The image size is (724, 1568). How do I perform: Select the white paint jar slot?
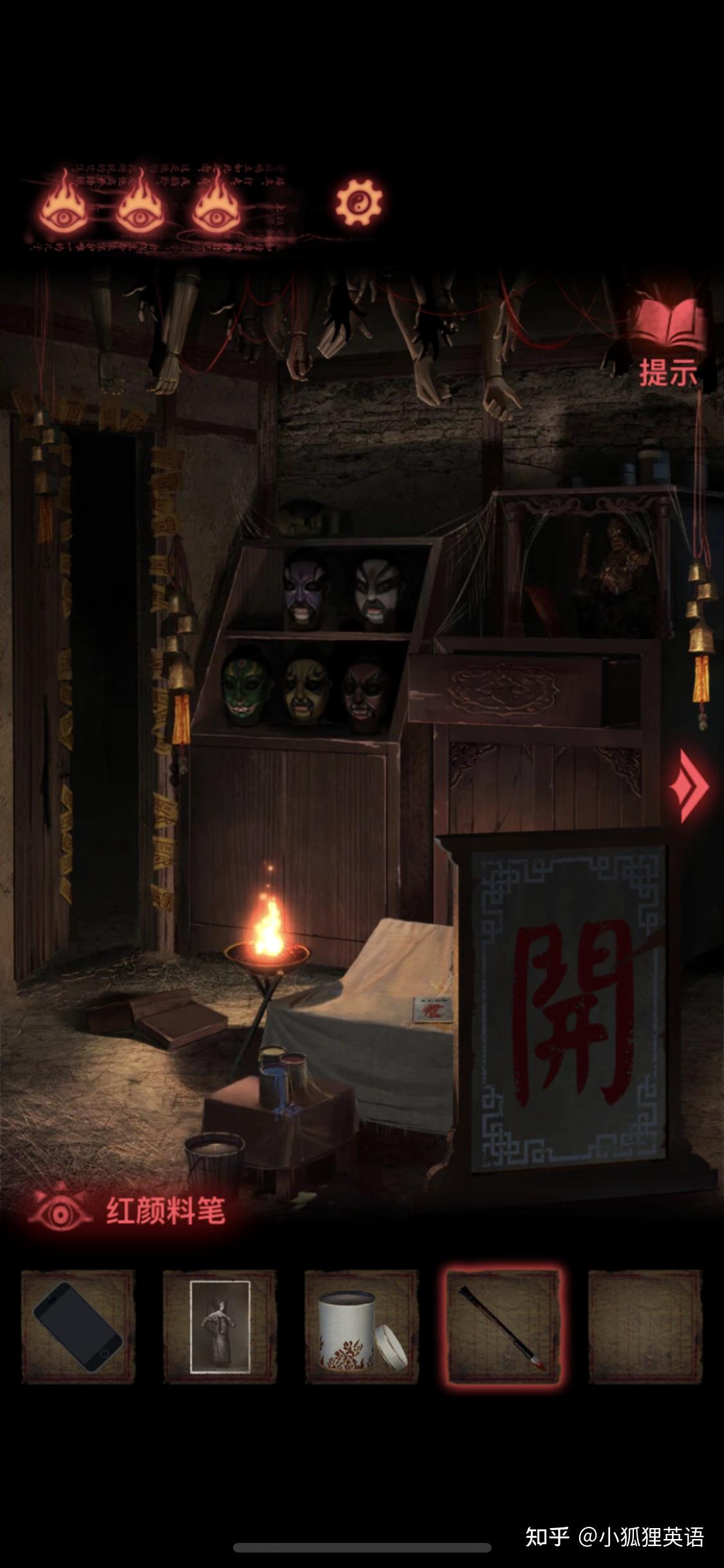361,1327
